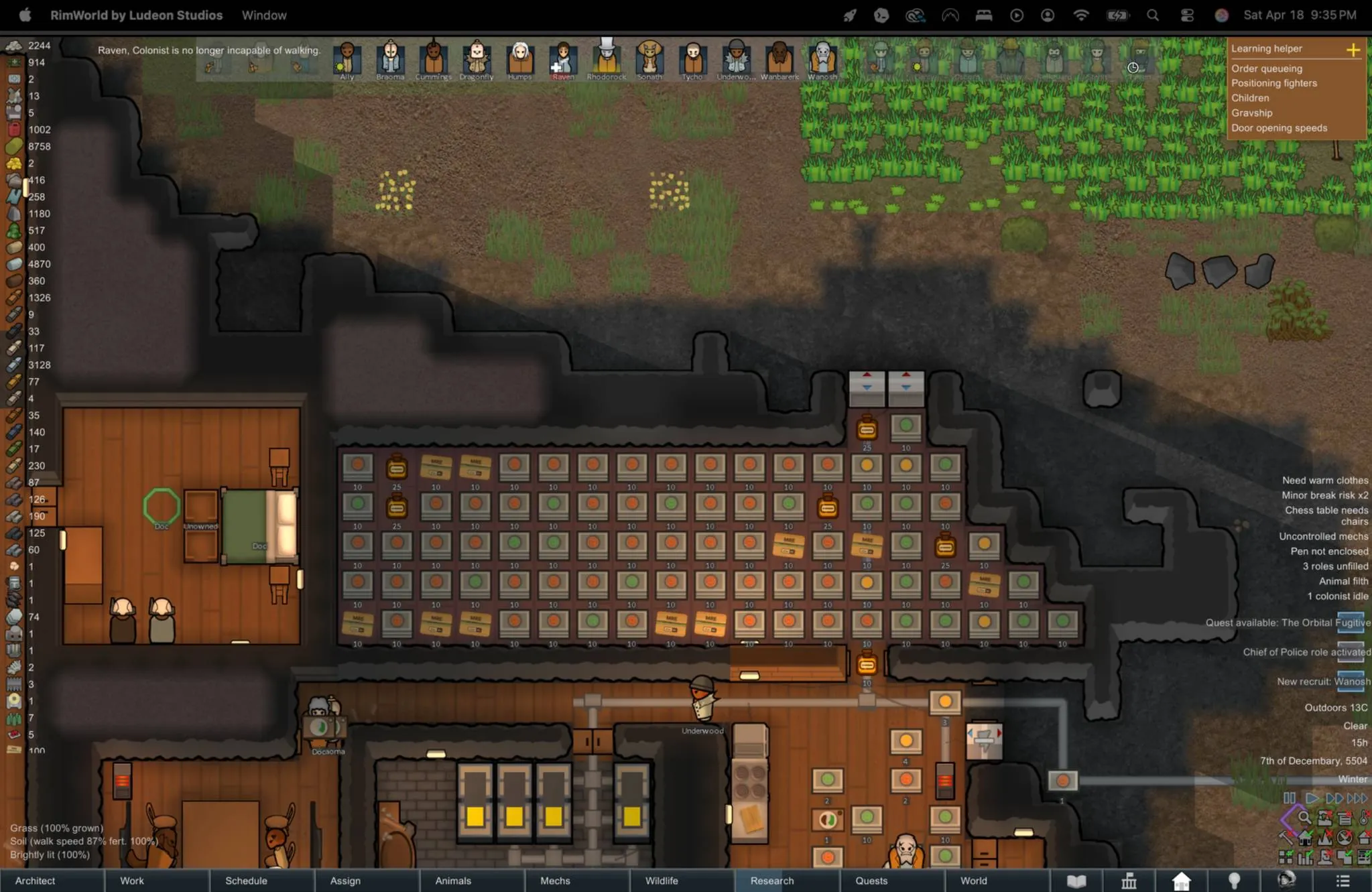
Task: Click the Need warm clothes alert
Action: [x=1324, y=481]
